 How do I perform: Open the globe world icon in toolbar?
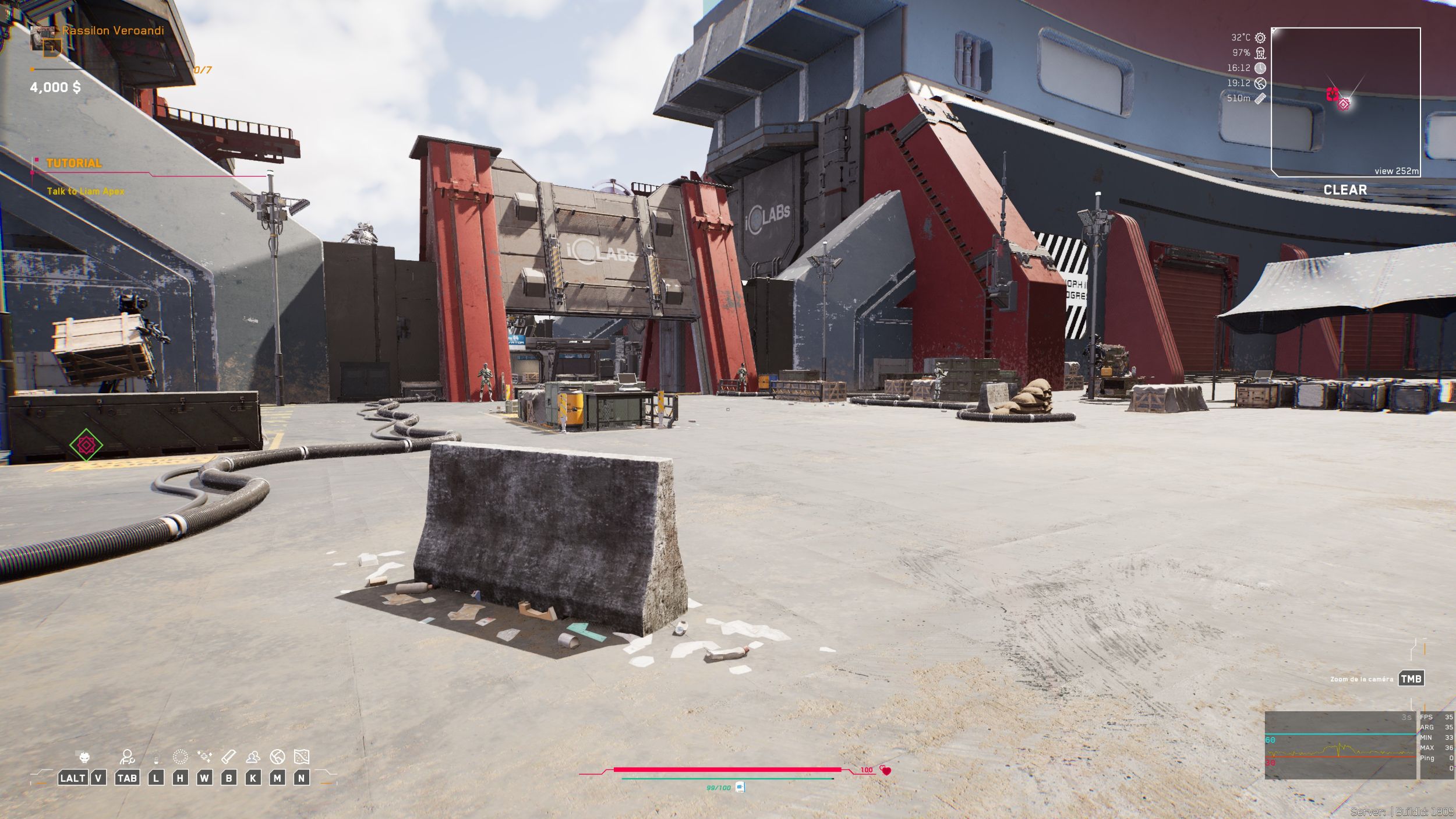pyautogui.click(x=277, y=757)
